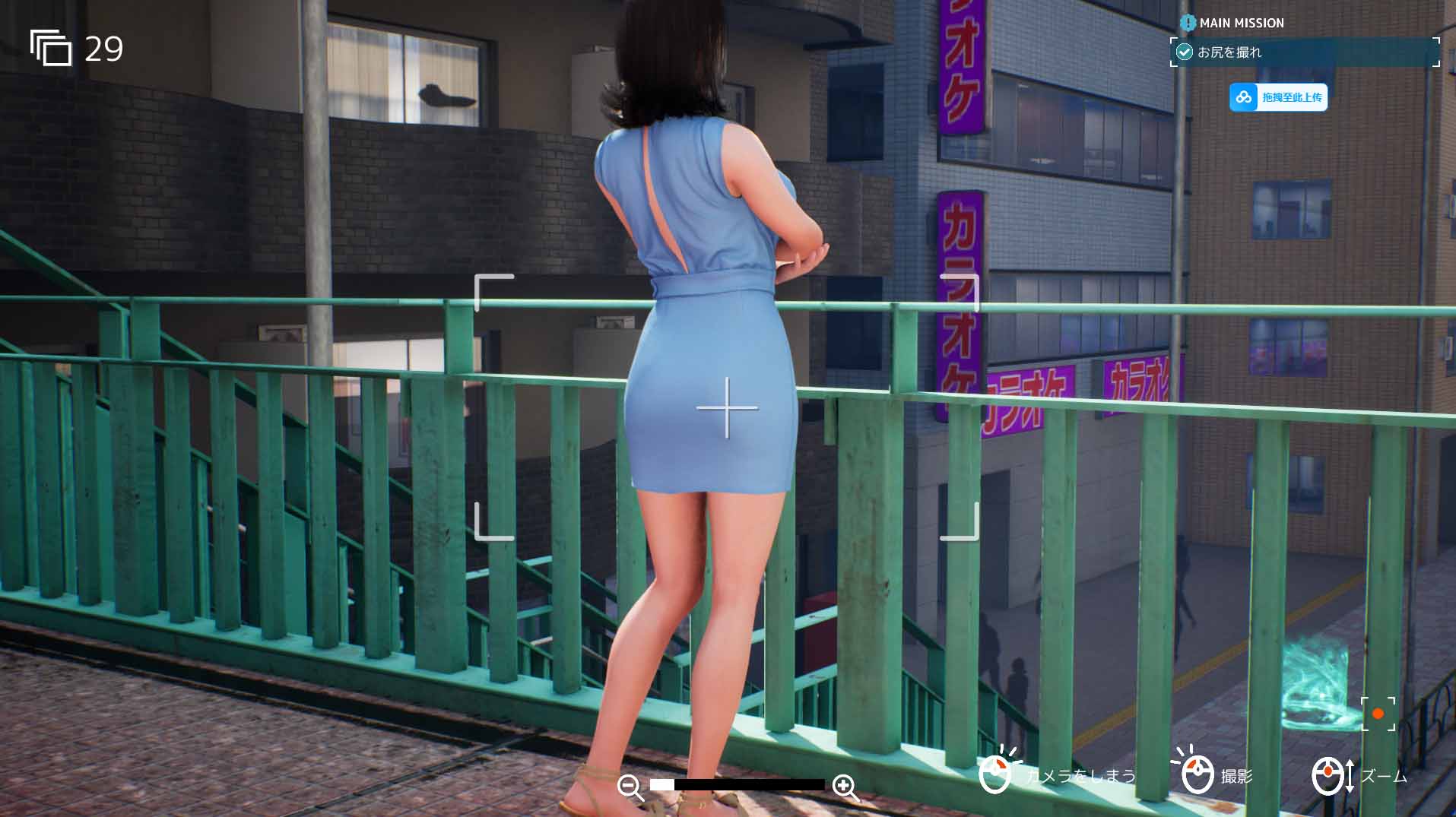The image size is (1456, 817).
Task: Select the お尻を撮れ mission entry
Action: [x=1305, y=52]
